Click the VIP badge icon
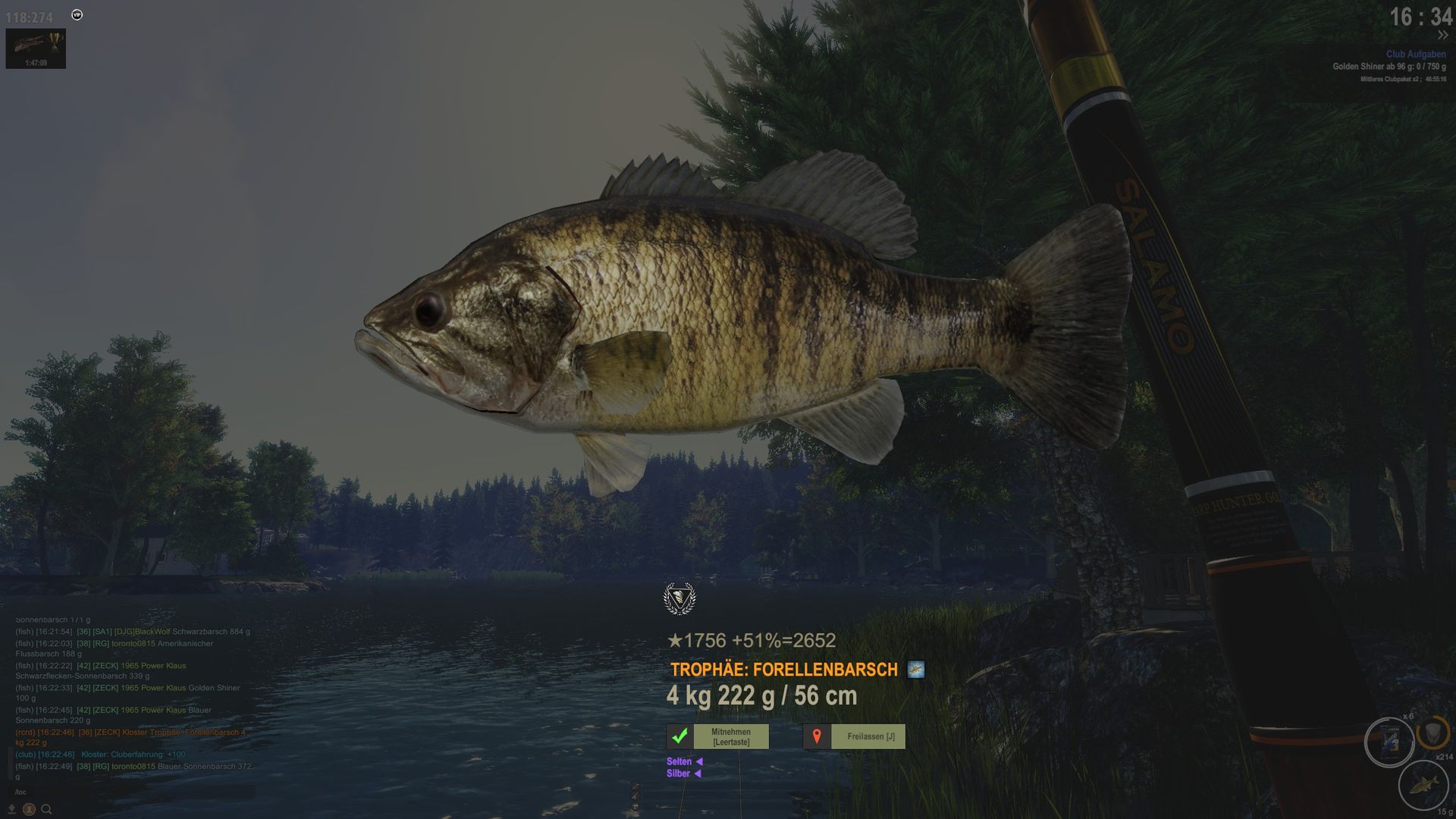This screenshot has width=1456, height=819. [x=77, y=15]
